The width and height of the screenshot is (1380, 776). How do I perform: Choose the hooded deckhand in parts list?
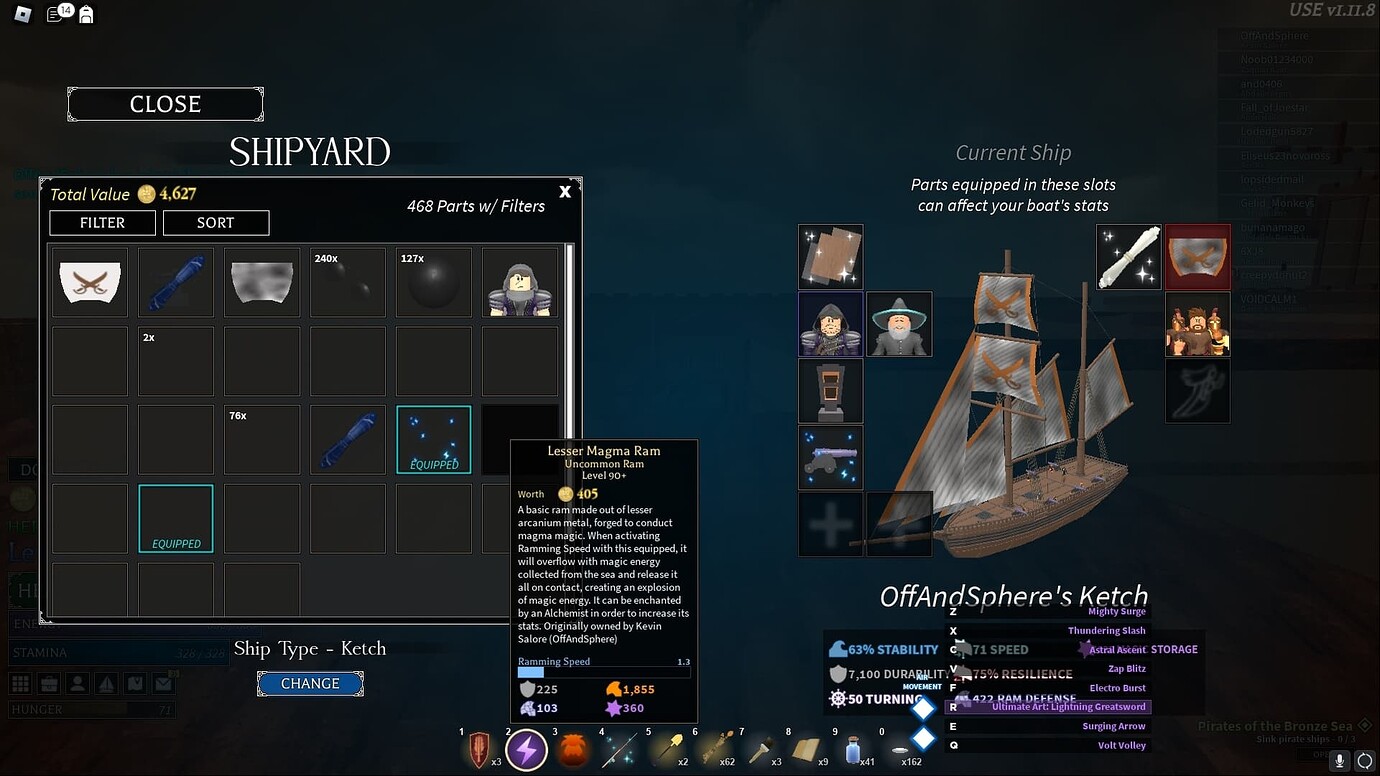pyautogui.click(x=520, y=282)
